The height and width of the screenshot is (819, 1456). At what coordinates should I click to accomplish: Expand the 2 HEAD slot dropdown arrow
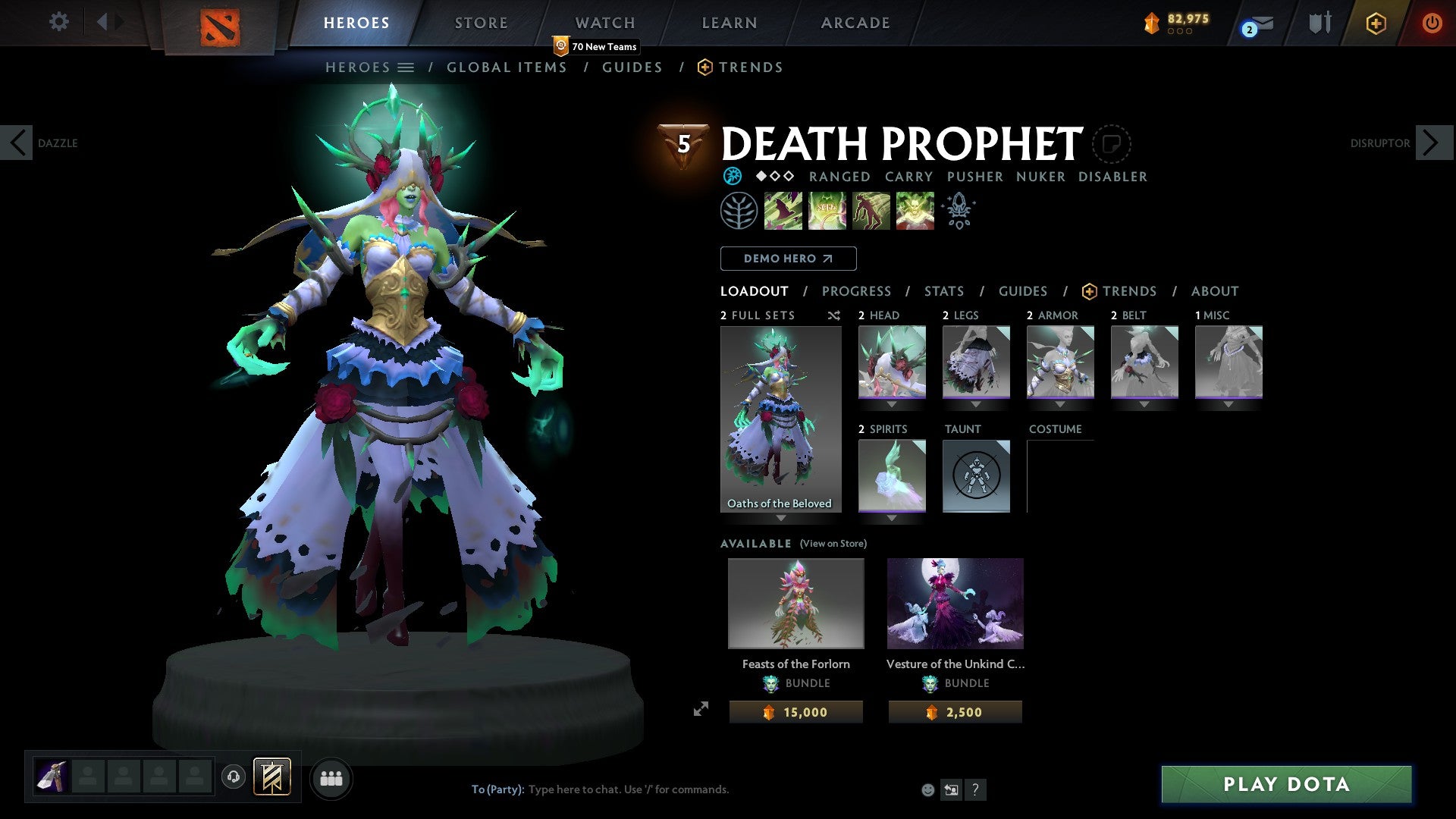coord(891,404)
